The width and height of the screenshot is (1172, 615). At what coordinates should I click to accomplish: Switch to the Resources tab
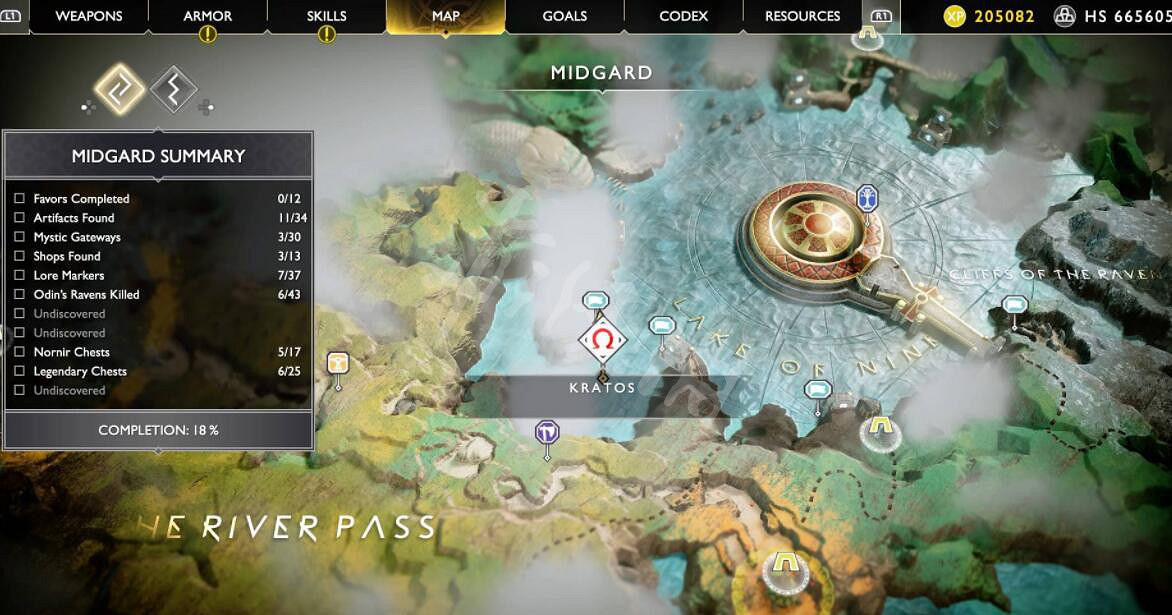(802, 16)
